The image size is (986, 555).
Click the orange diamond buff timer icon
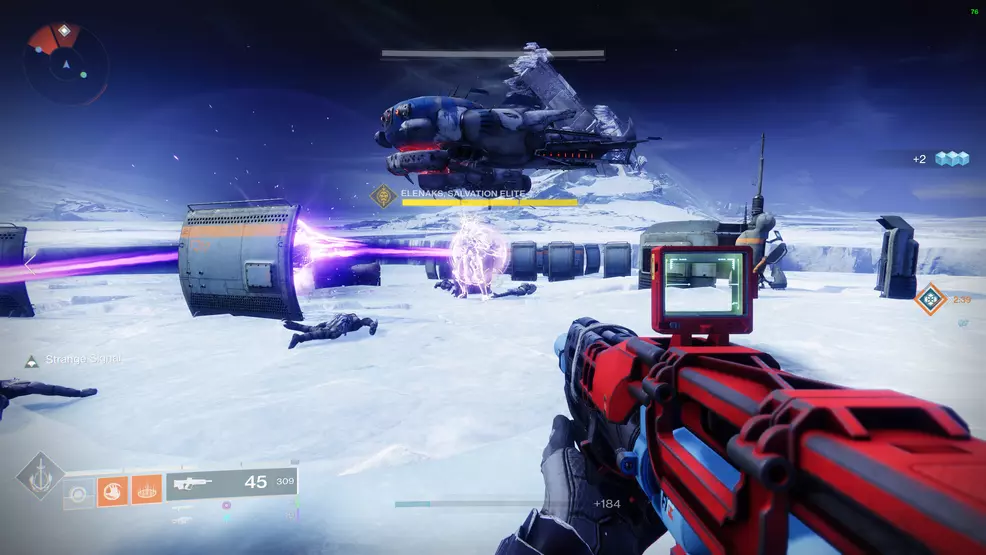click(930, 298)
